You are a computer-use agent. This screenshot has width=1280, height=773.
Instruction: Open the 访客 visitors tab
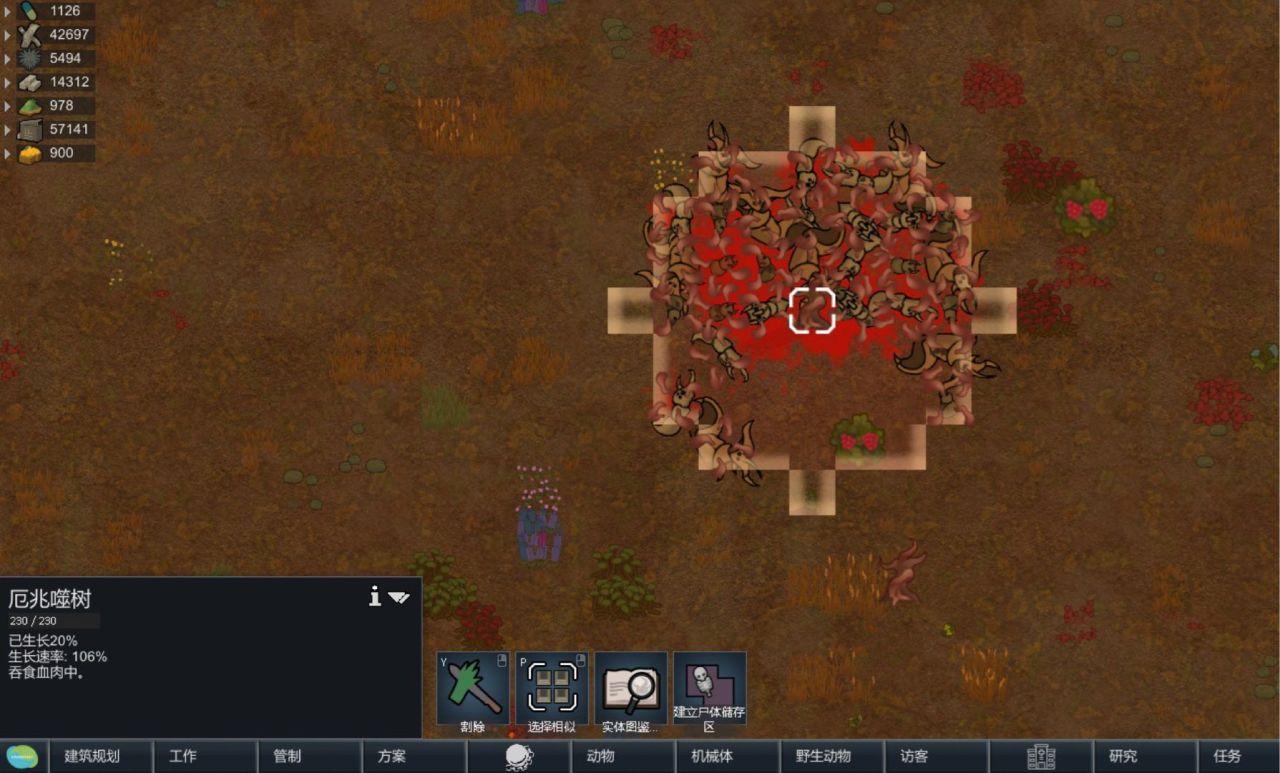914,756
